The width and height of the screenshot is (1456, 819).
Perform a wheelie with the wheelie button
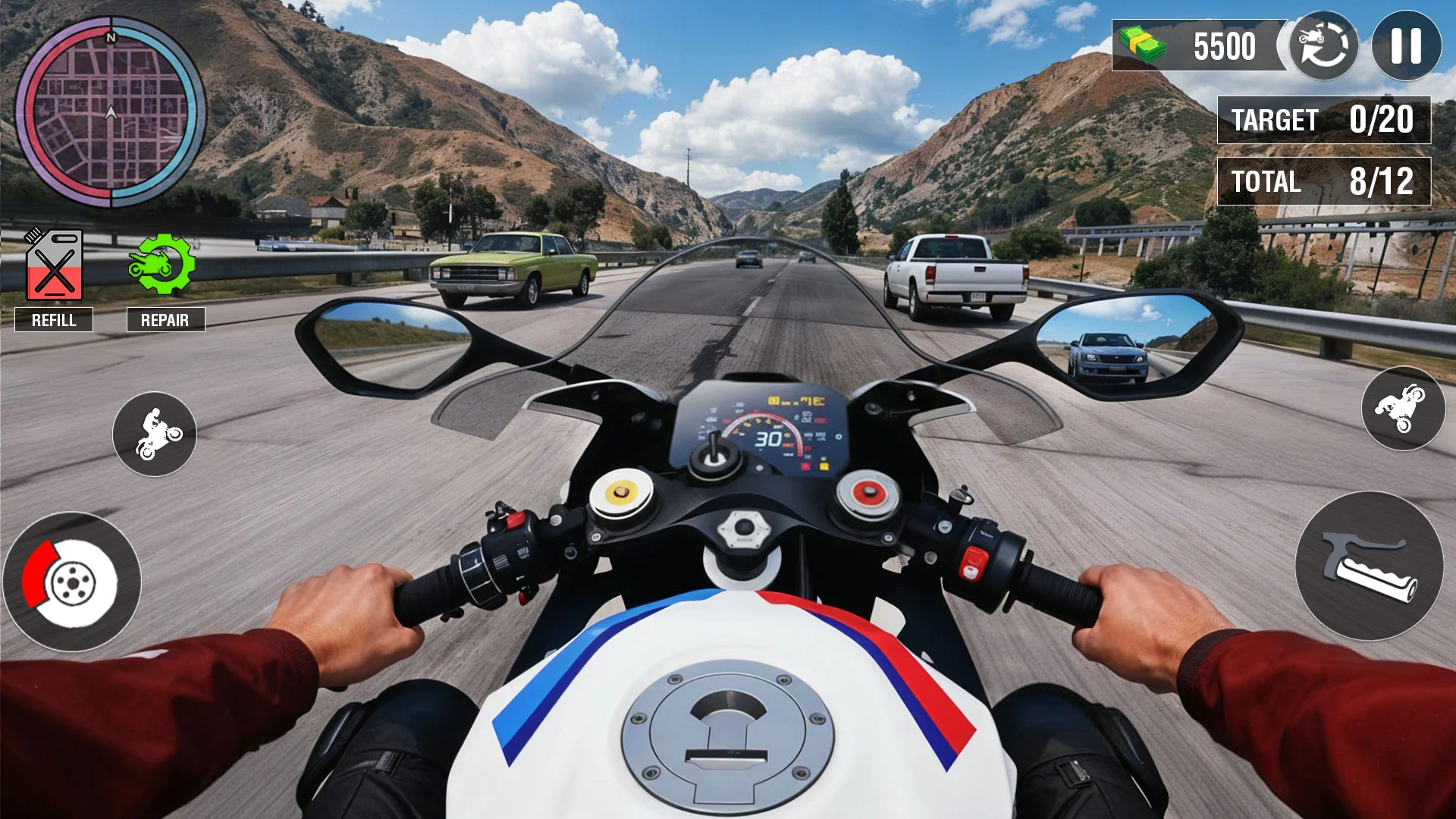(x=1403, y=408)
